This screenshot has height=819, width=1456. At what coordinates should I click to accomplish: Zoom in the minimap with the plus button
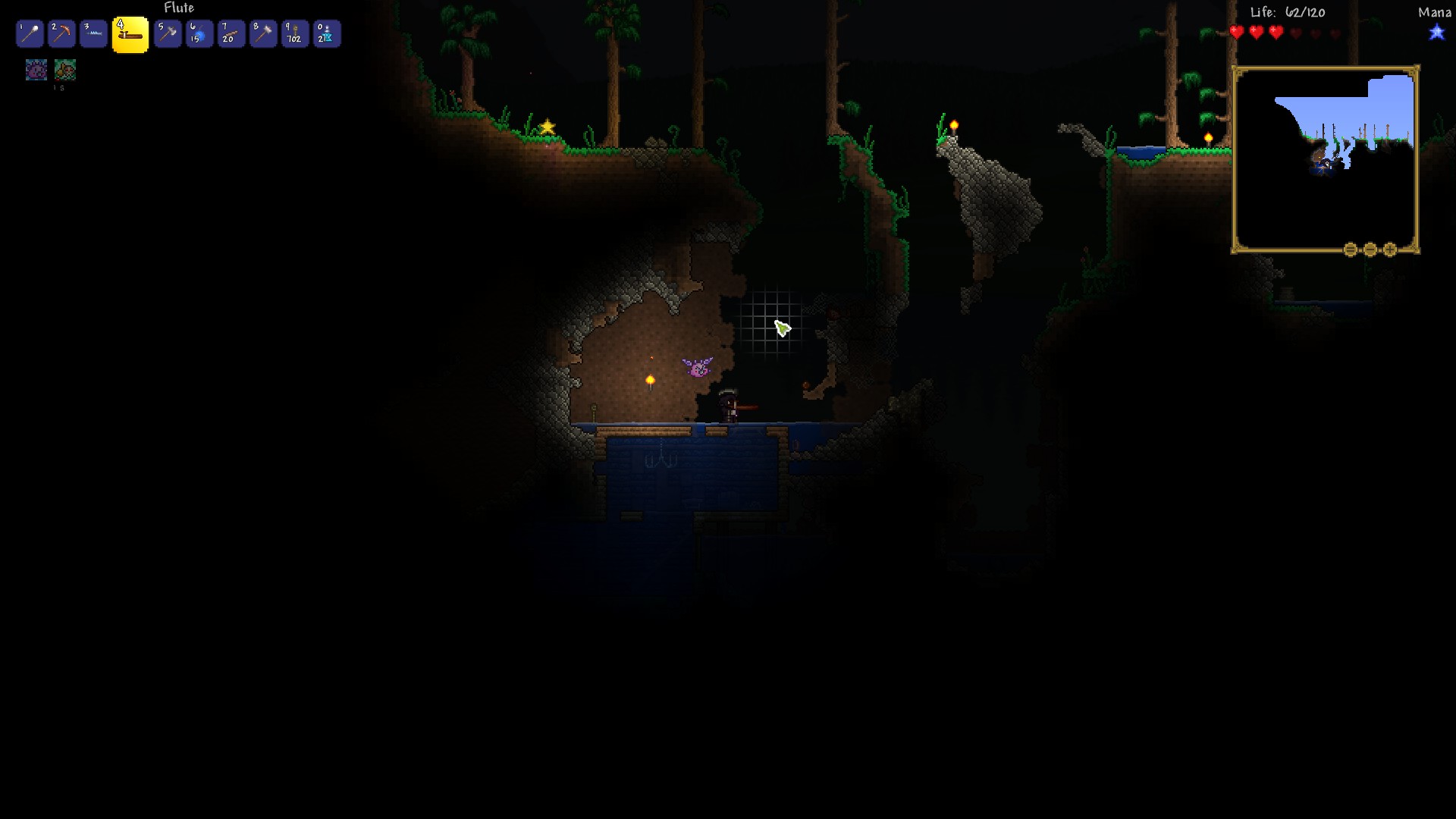pos(1389,249)
